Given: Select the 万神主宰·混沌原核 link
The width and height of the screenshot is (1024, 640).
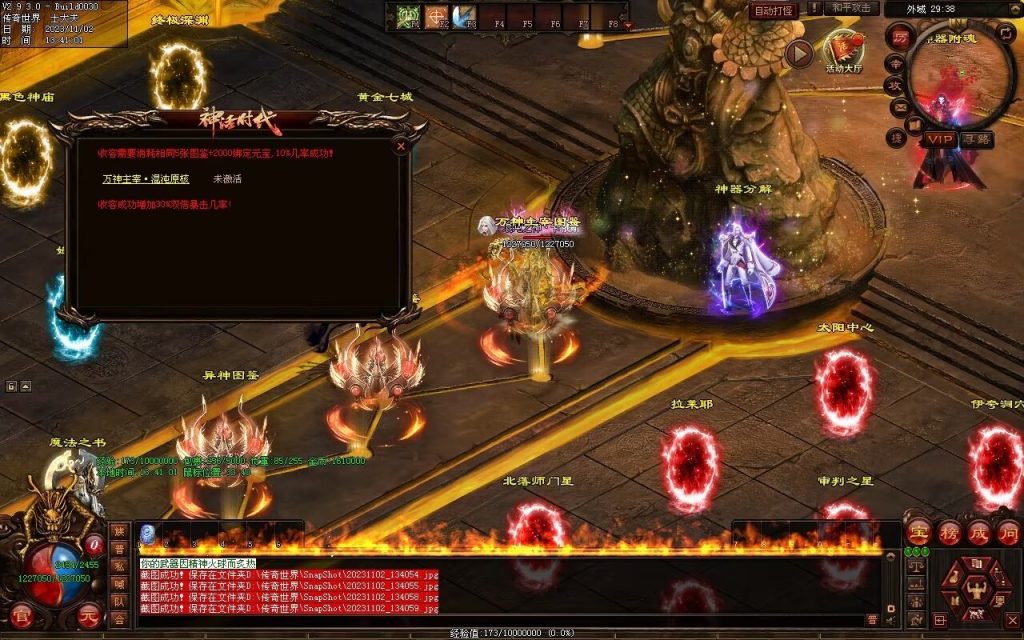Looking at the screenshot, I should coord(146,179).
